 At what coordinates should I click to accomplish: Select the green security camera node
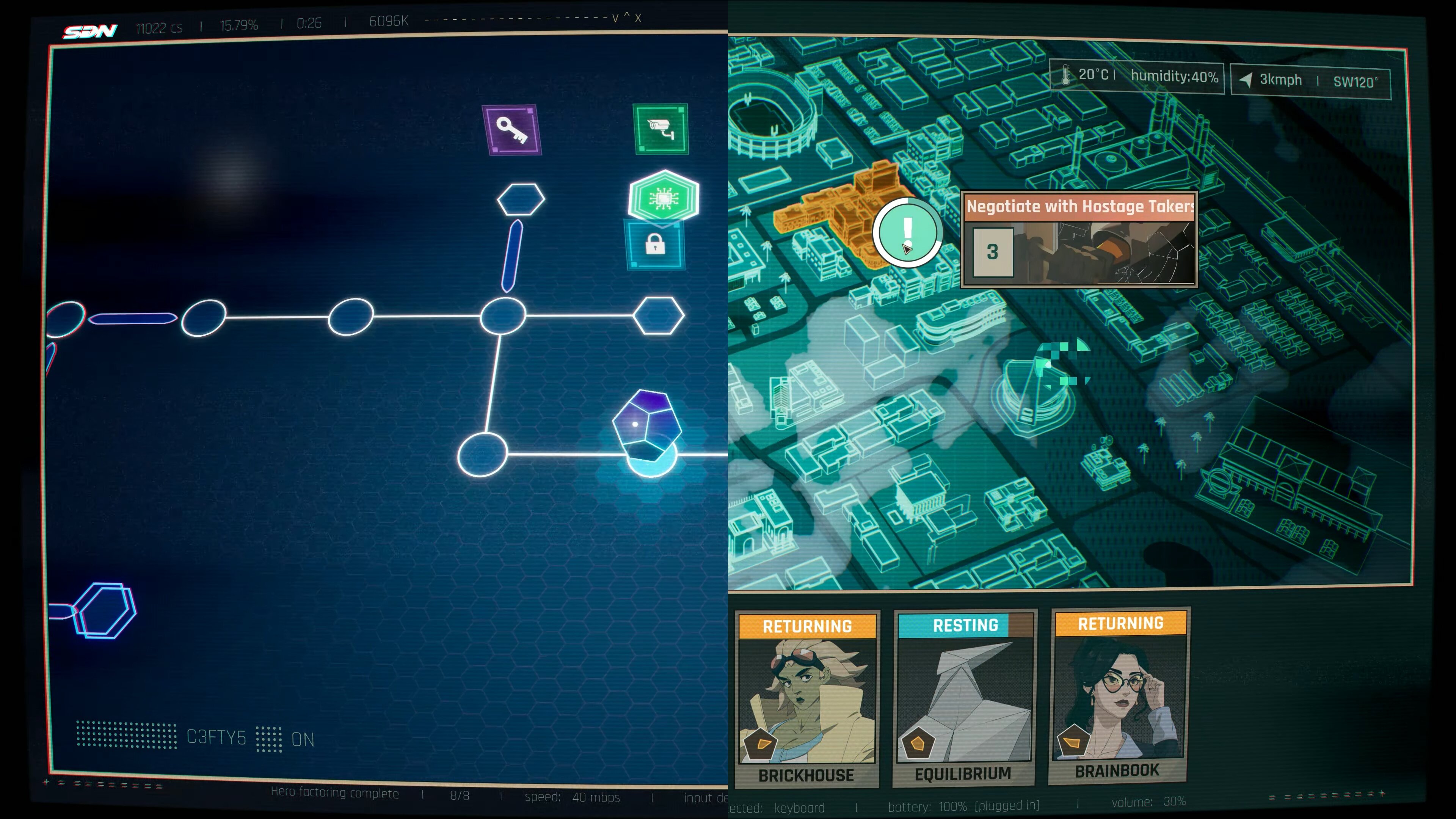tap(661, 128)
